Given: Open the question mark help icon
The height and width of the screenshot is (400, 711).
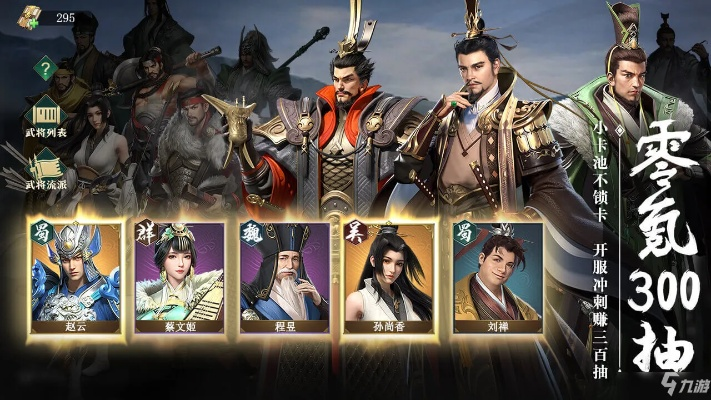Looking at the screenshot, I should click(44, 69).
